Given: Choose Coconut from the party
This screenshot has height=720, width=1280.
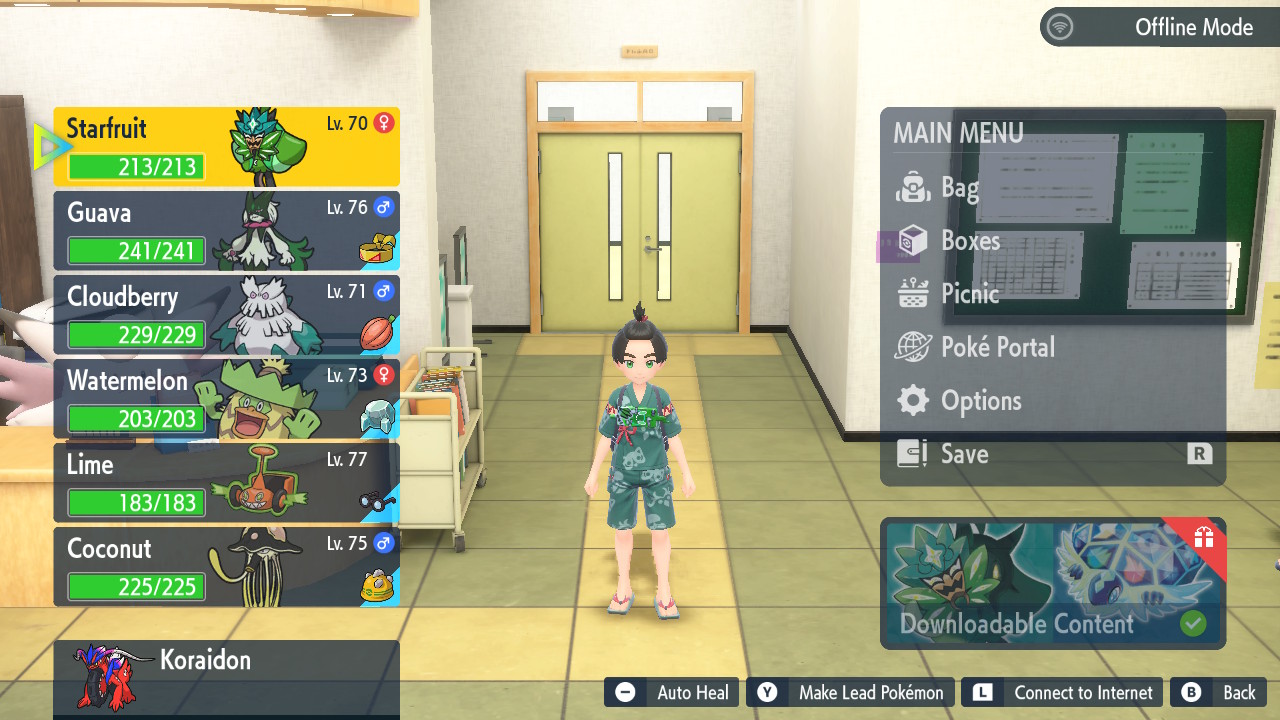Looking at the screenshot, I should [227, 567].
